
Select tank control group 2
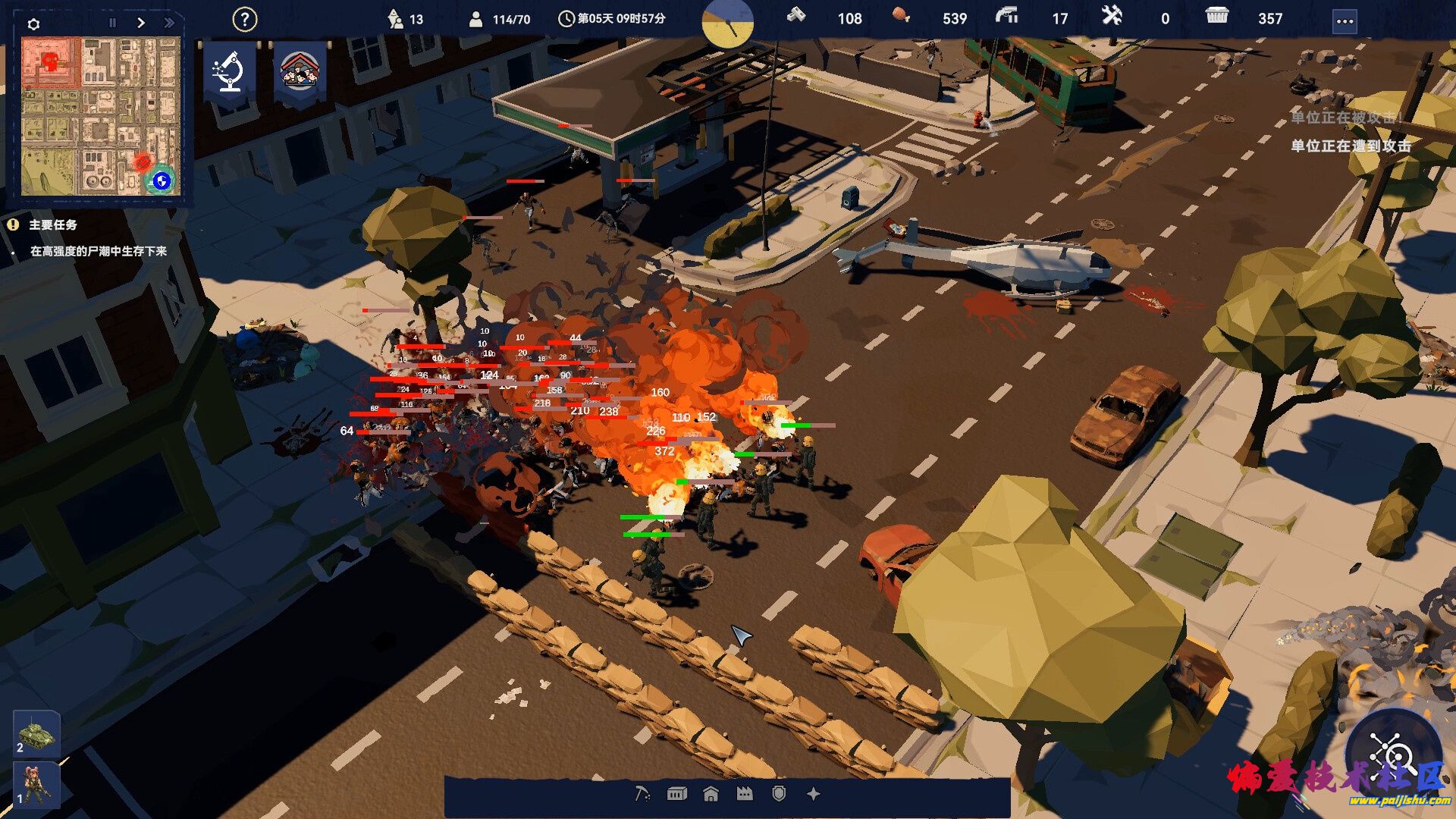[x=36, y=733]
